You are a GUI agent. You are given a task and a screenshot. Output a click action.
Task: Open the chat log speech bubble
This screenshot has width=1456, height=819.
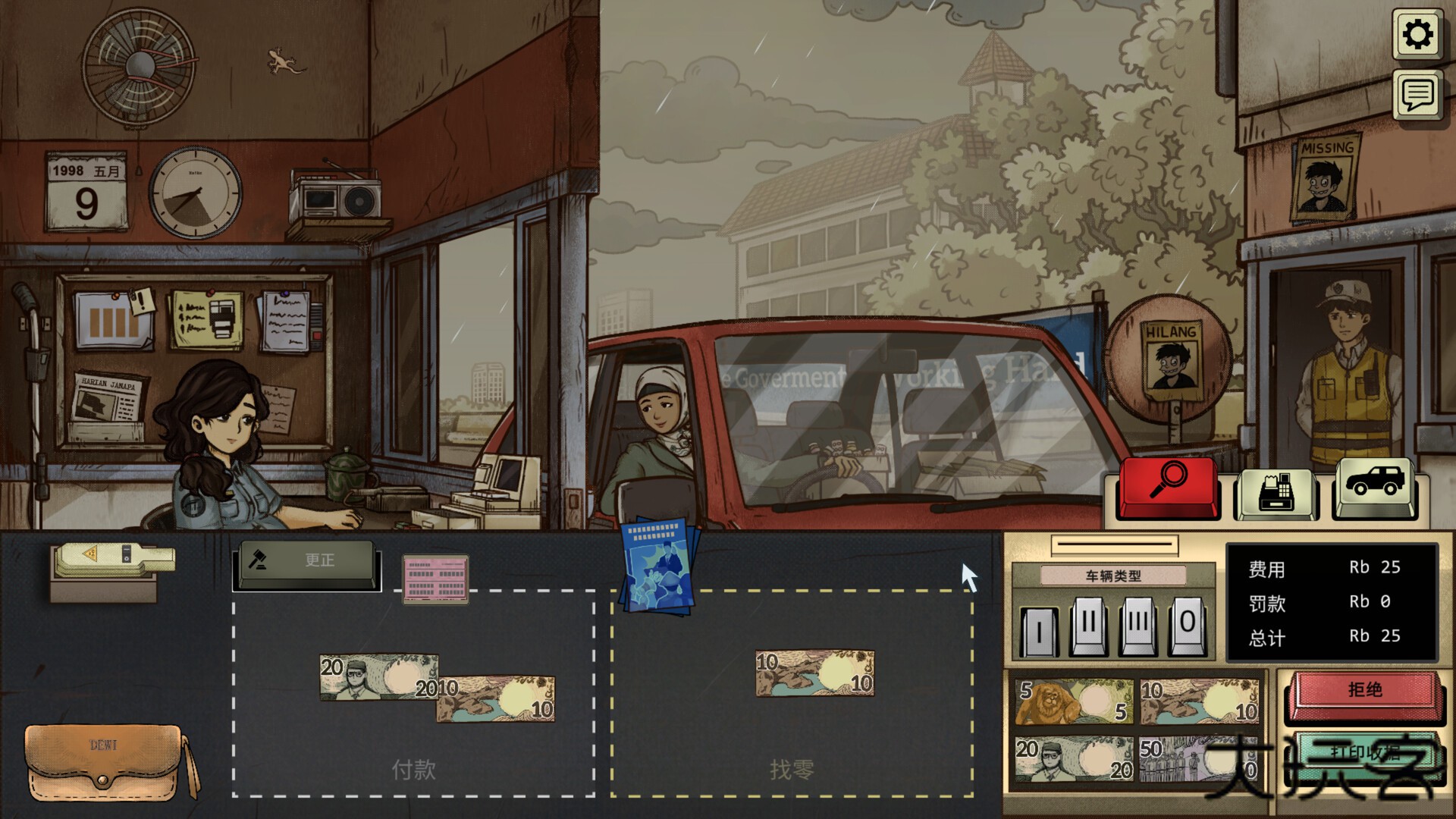pos(1417,96)
